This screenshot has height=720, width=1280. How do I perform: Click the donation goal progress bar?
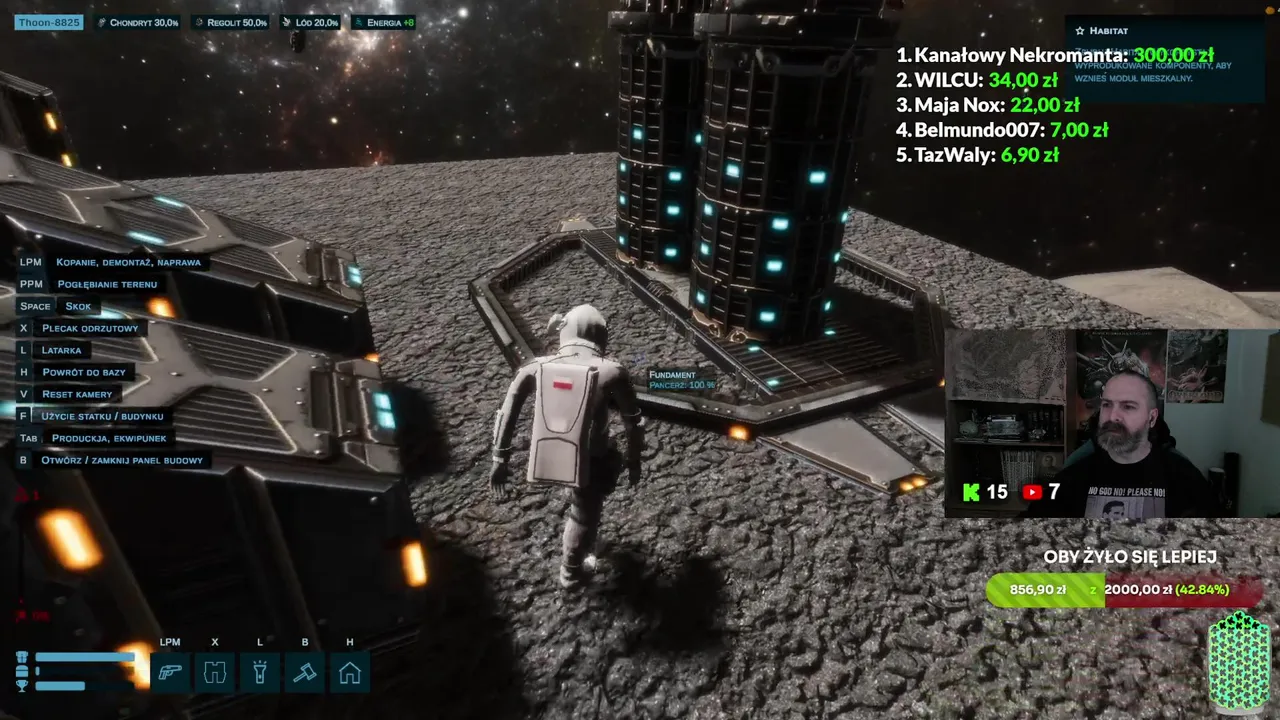click(1125, 590)
